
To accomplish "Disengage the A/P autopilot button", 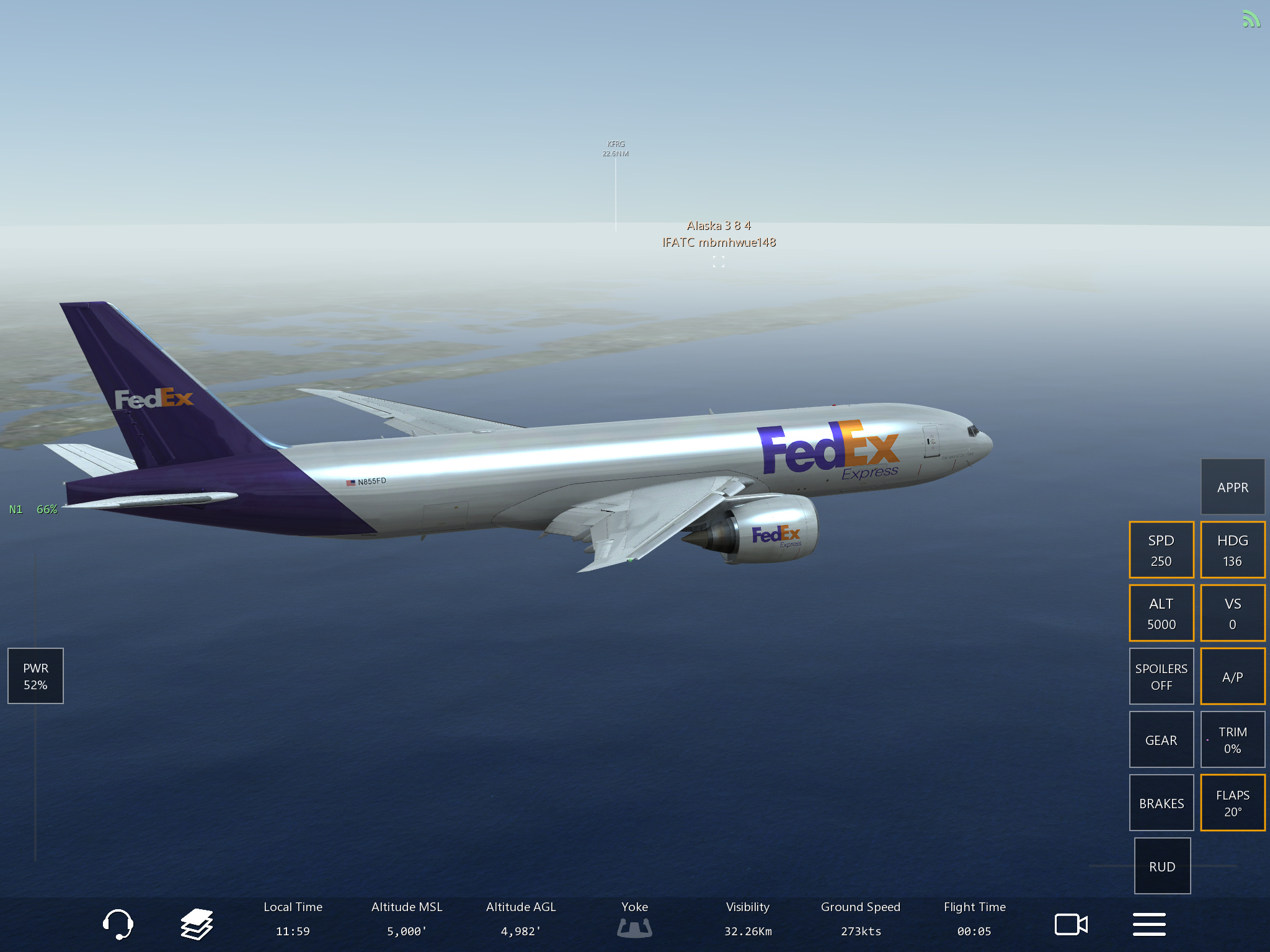I will tap(1232, 676).
